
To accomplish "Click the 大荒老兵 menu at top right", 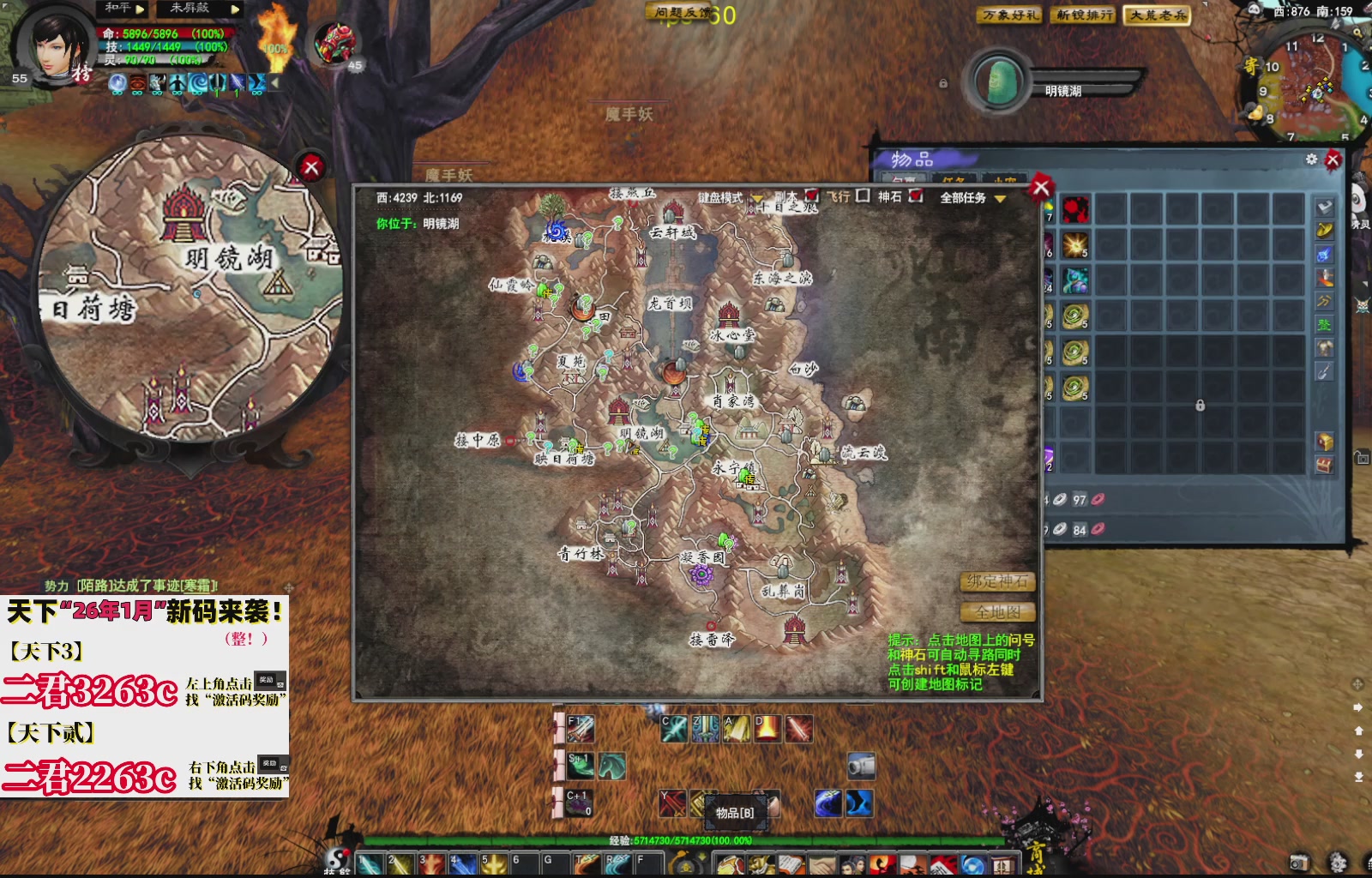I will click(1159, 16).
